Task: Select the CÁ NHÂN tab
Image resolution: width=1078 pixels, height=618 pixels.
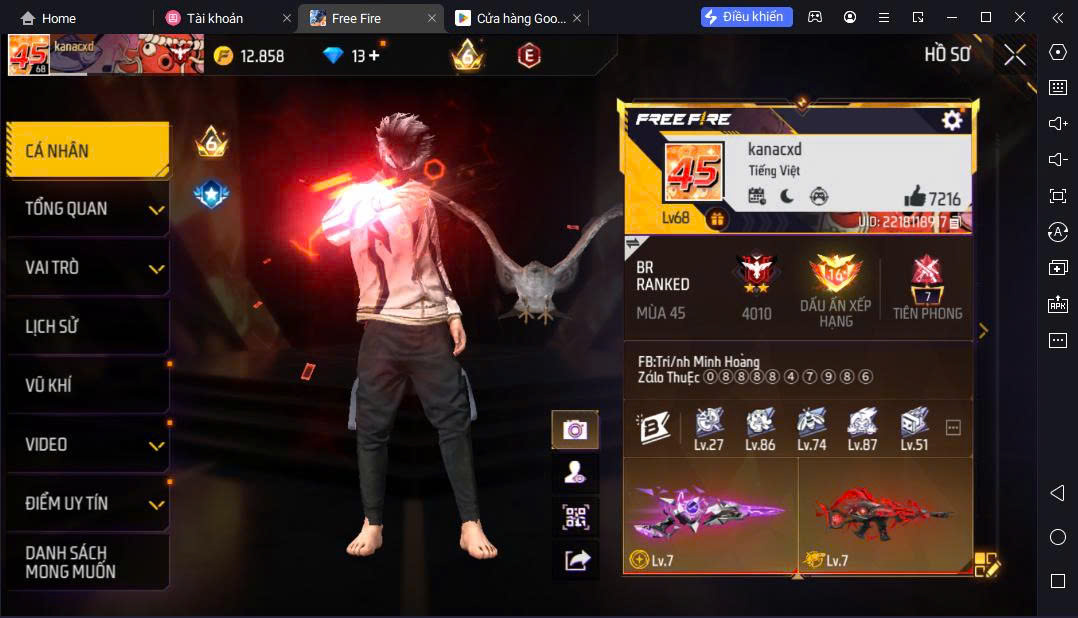Action: pyautogui.click(x=87, y=151)
